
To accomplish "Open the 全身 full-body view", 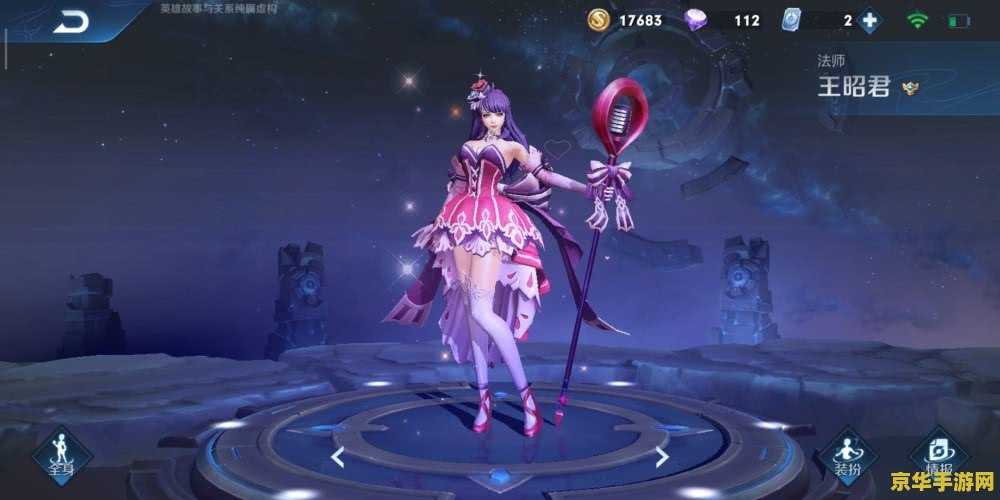I will [x=62, y=455].
